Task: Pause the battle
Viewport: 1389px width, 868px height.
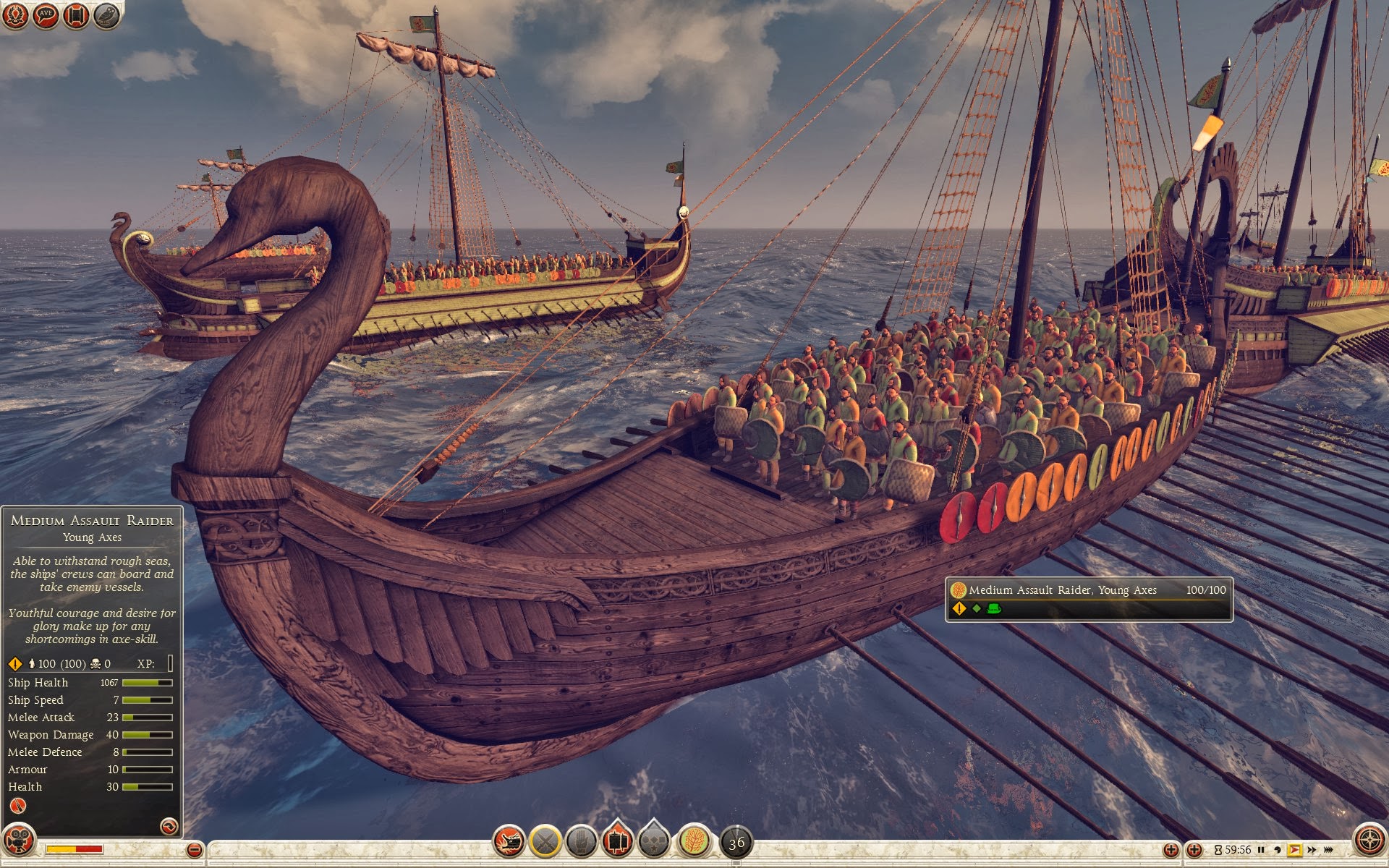Action: pos(1261,850)
